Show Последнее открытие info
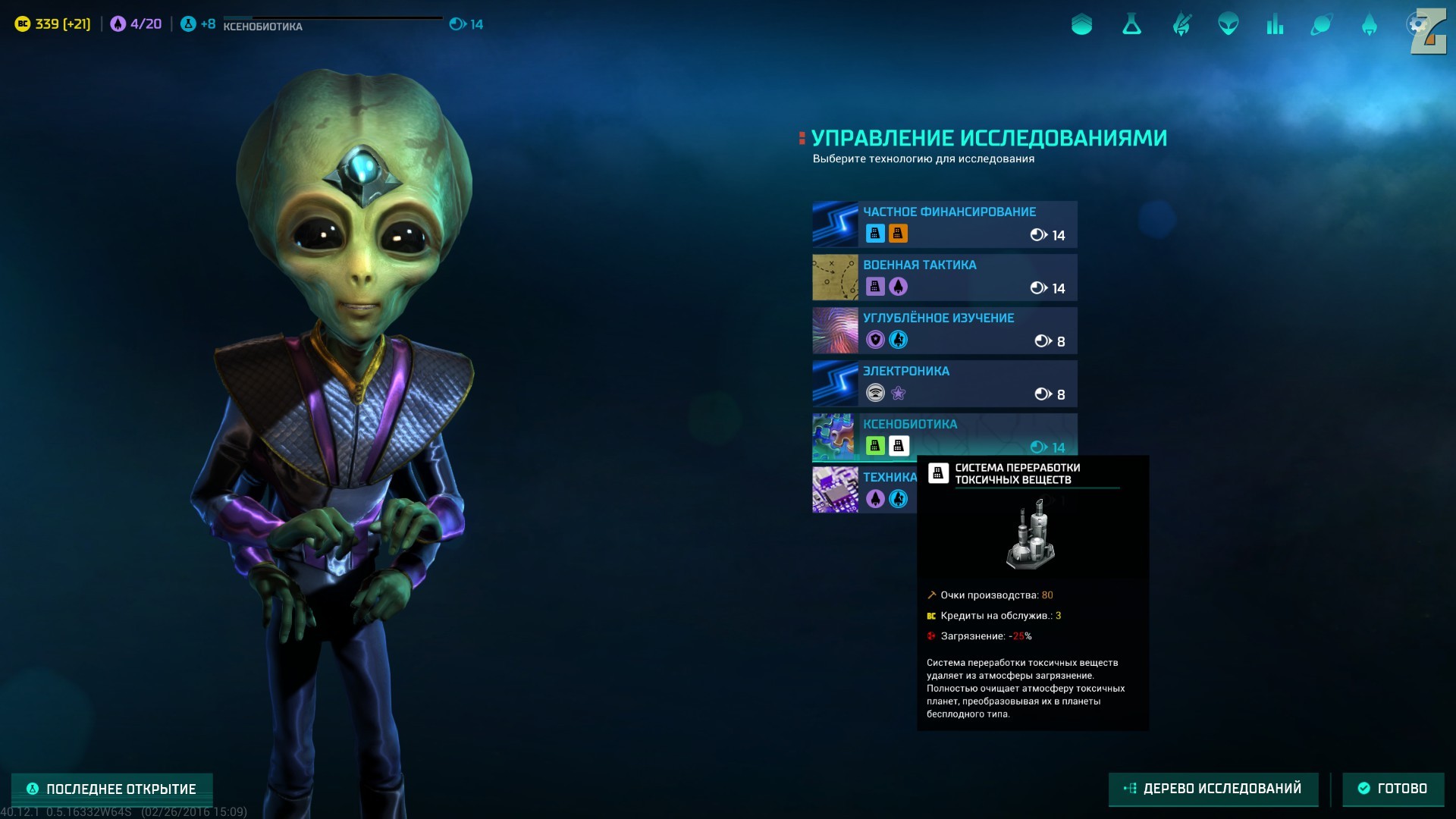Viewport: 1456px width, 819px height. (x=111, y=789)
